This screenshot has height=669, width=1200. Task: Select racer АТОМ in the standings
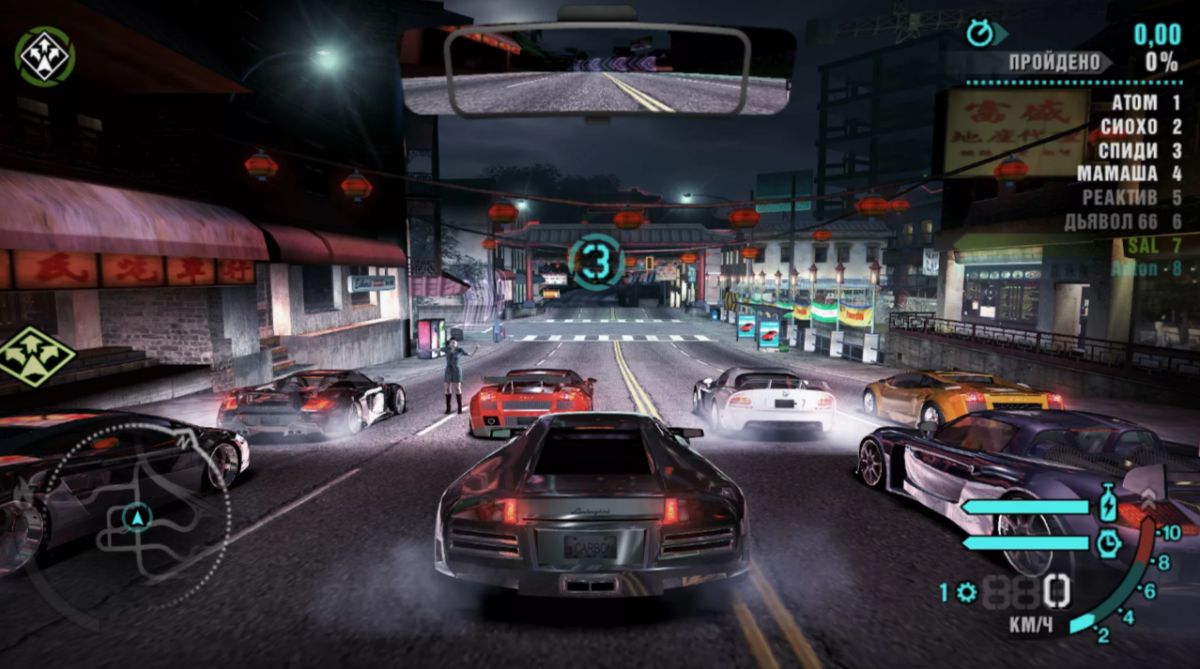pyautogui.click(x=1145, y=103)
